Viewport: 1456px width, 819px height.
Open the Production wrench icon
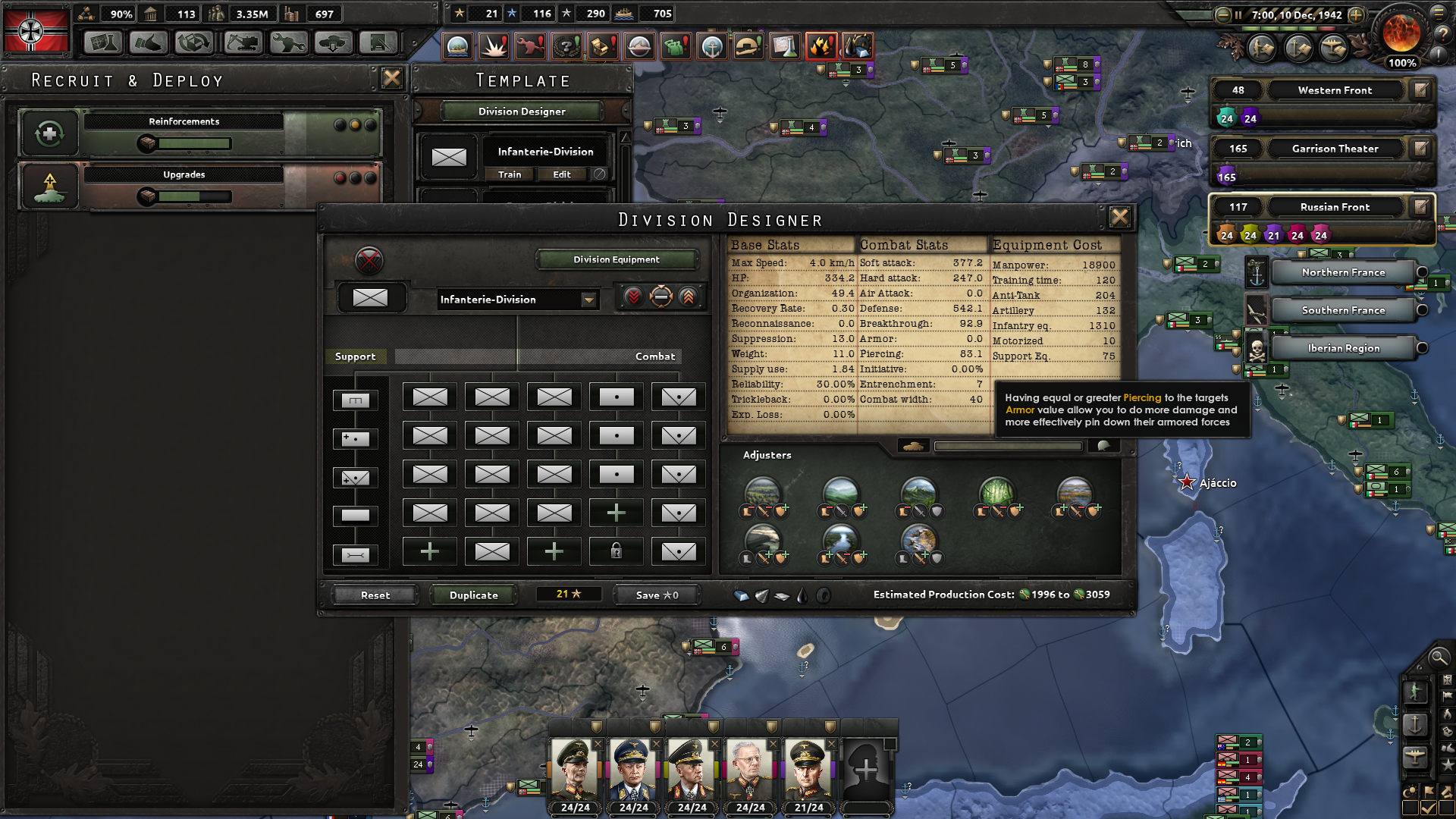point(288,42)
